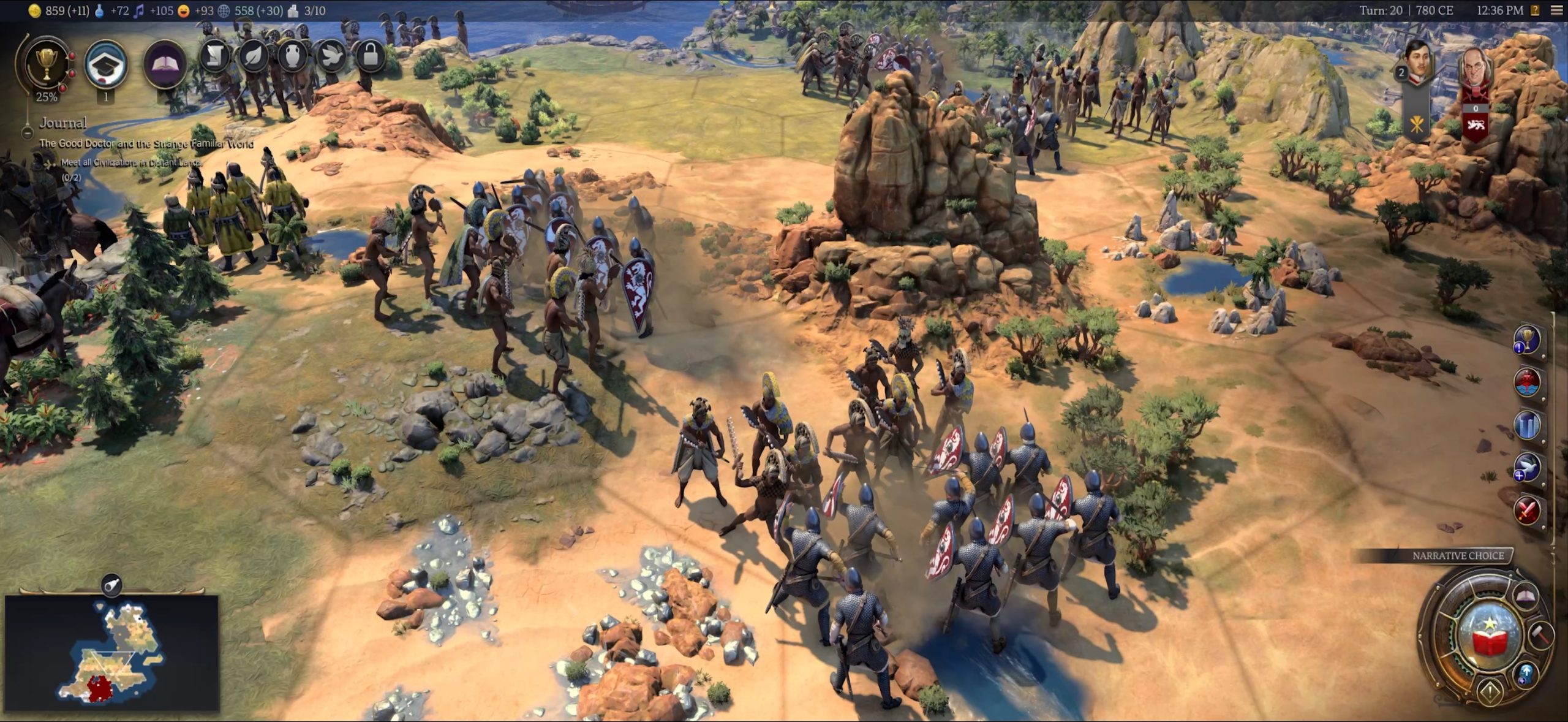Screen dimensions: 1568x722
Task: Open the purple book civics button
Action: (x=165, y=63)
